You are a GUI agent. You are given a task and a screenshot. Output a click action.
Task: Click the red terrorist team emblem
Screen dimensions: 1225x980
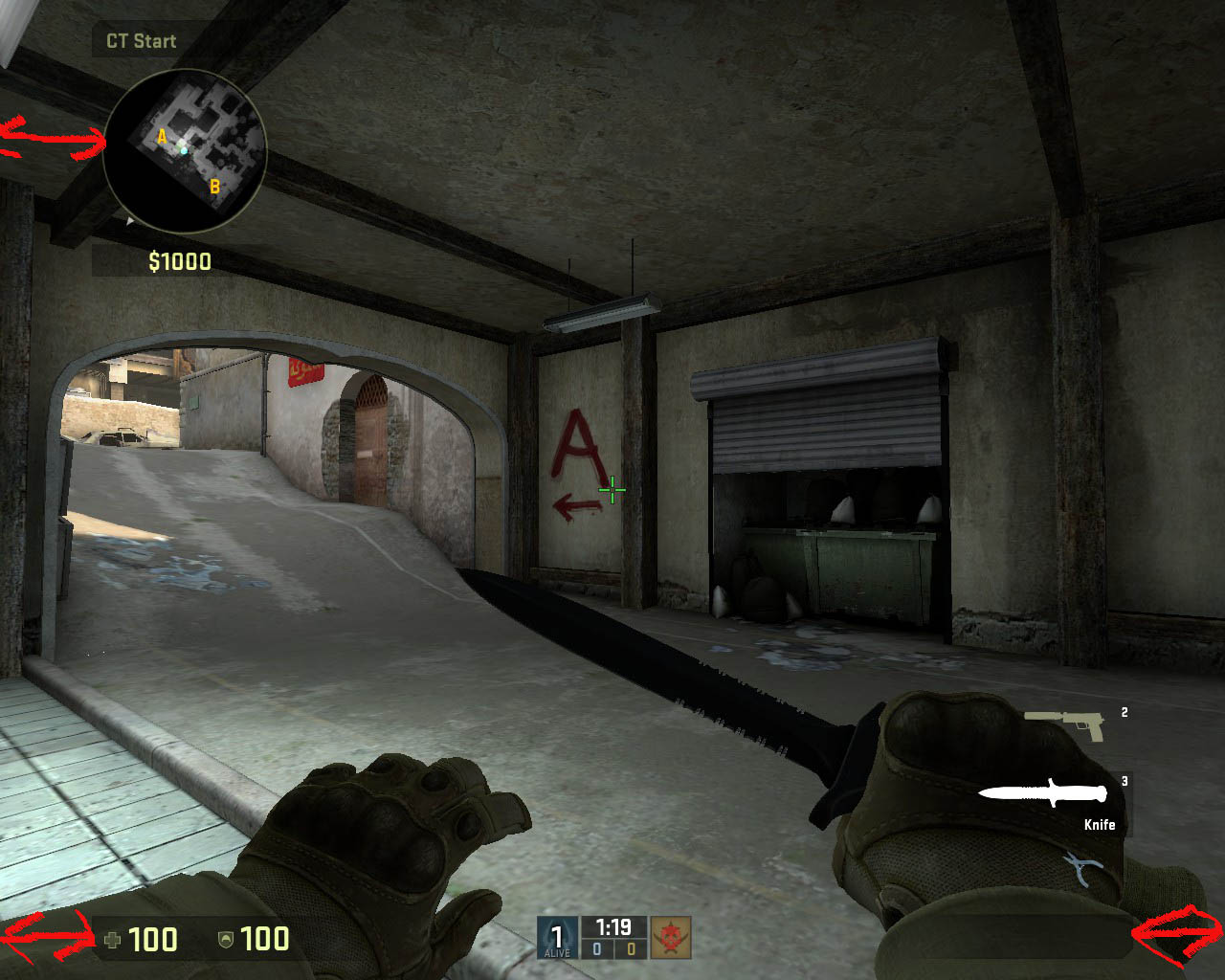(x=671, y=937)
